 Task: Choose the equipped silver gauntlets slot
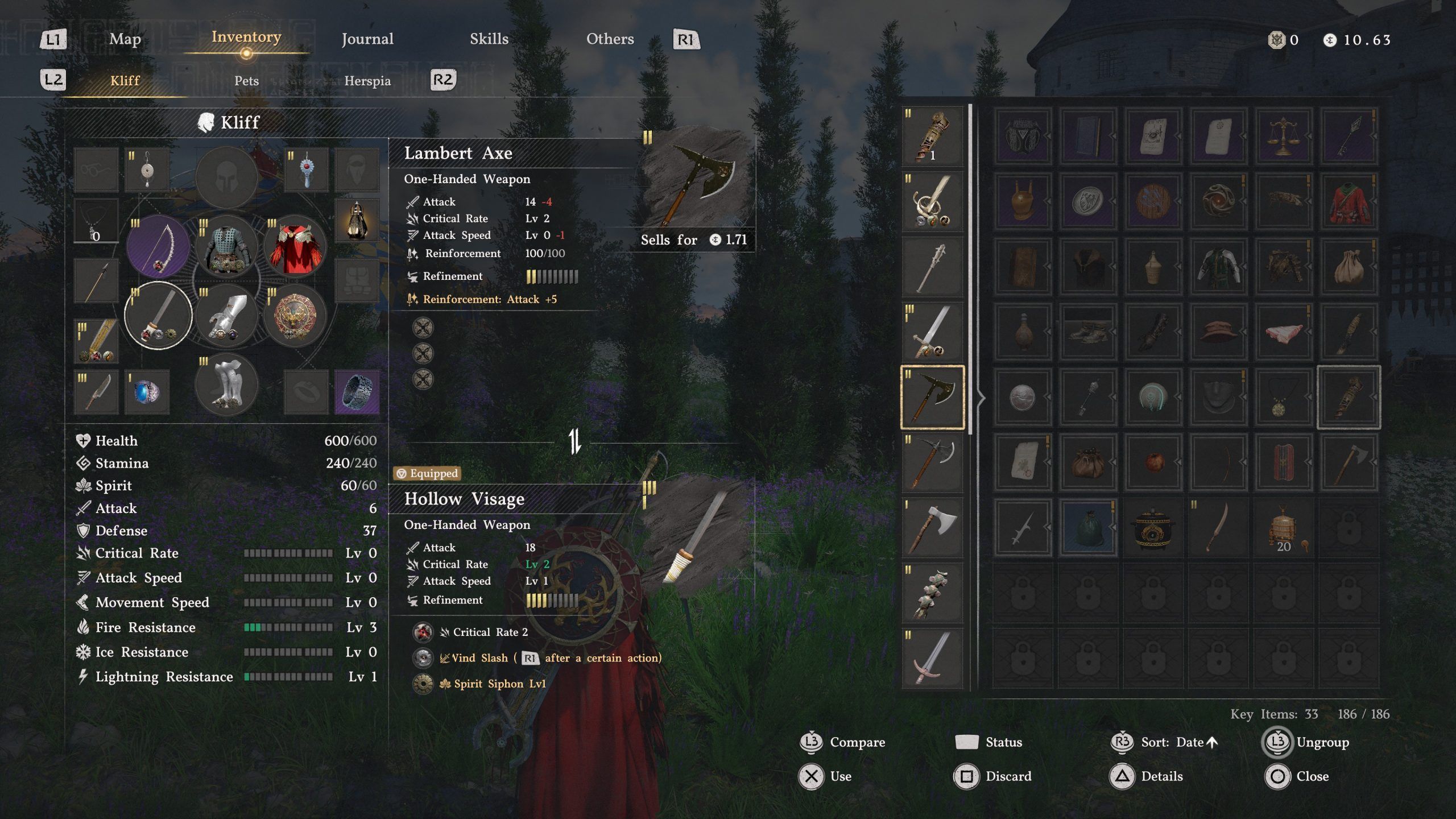[226, 316]
